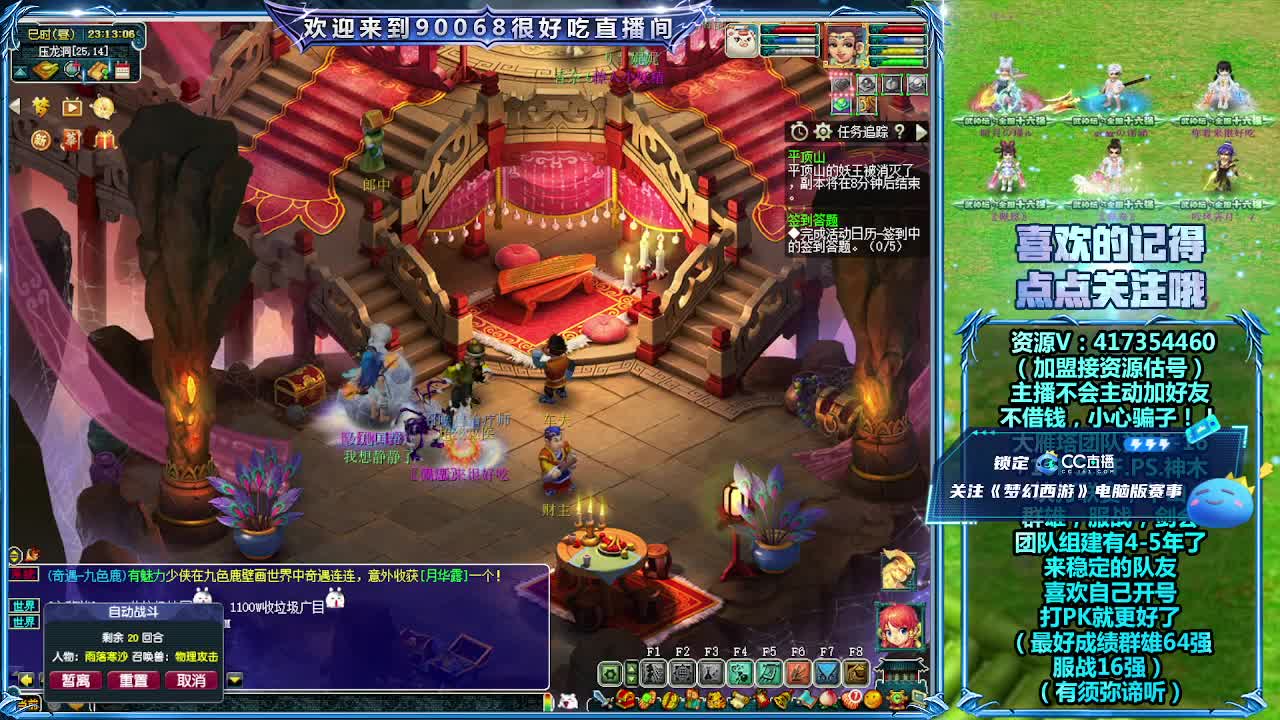This screenshot has height=720, width=1280.
Task: Click the timer icon on the quest tracker
Action: pos(799,132)
